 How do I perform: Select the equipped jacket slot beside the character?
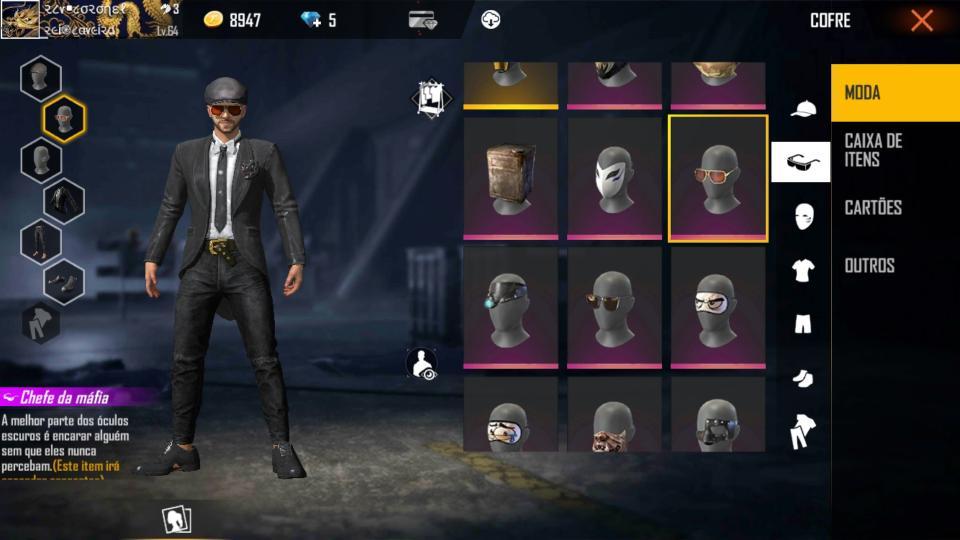[64, 201]
